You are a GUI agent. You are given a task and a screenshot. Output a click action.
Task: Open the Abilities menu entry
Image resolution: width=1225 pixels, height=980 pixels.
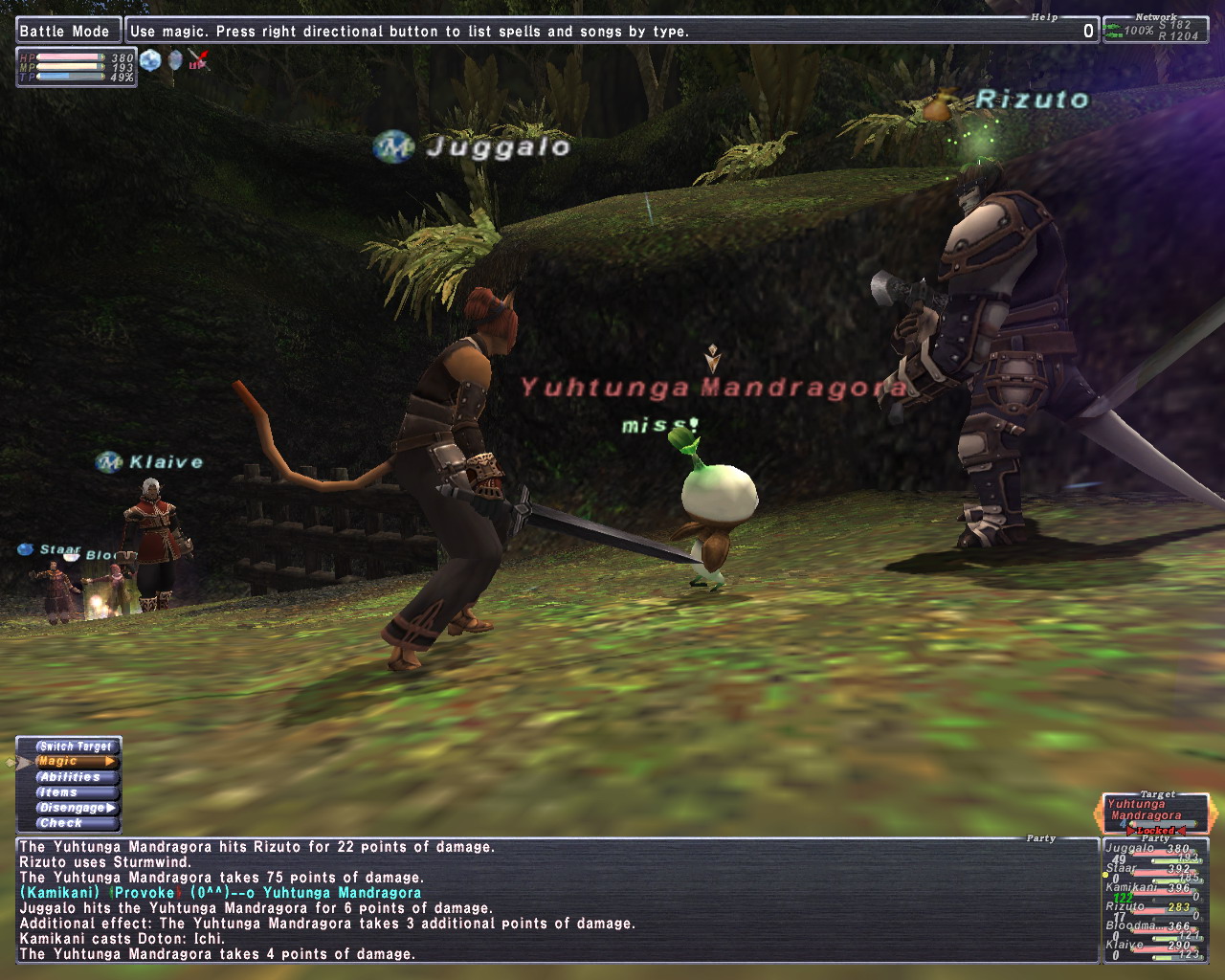(71, 777)
